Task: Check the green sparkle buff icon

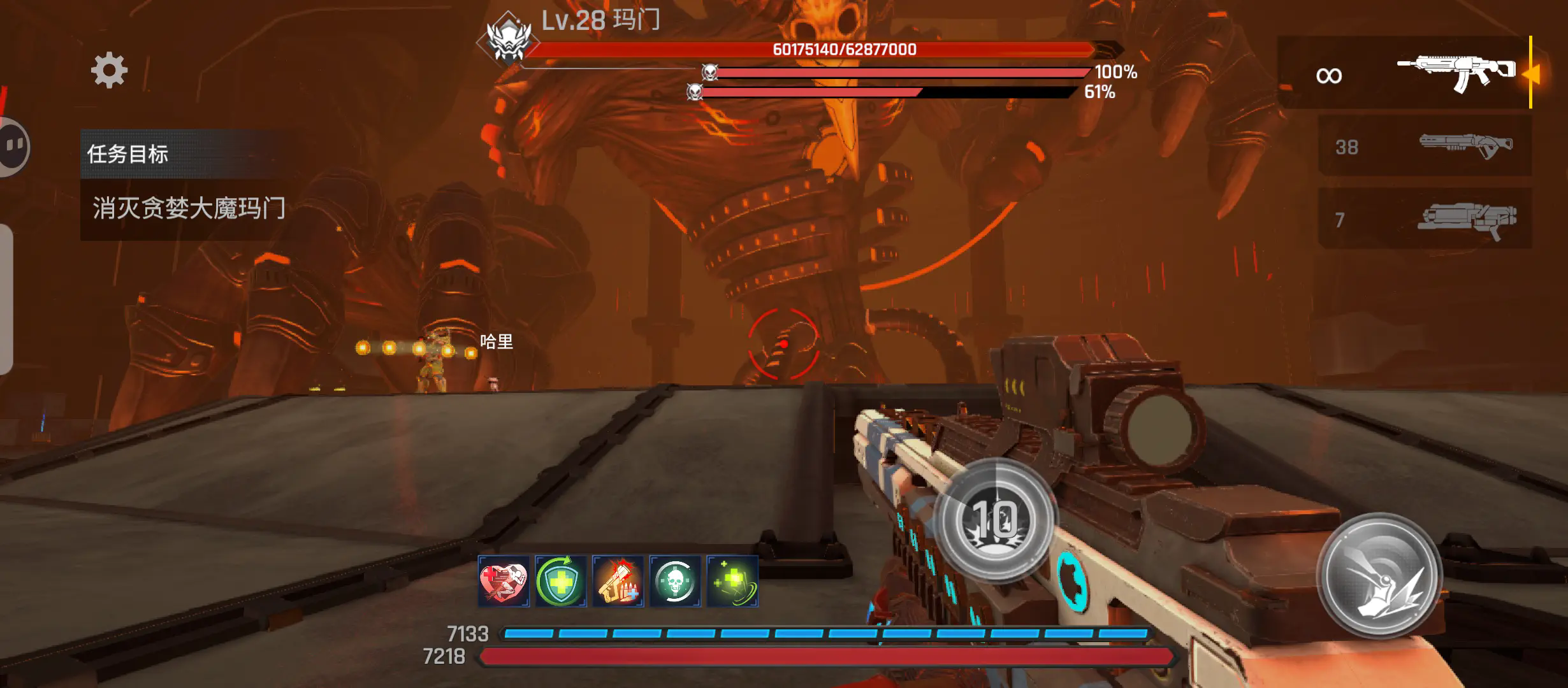Action: tap(732, 582)
